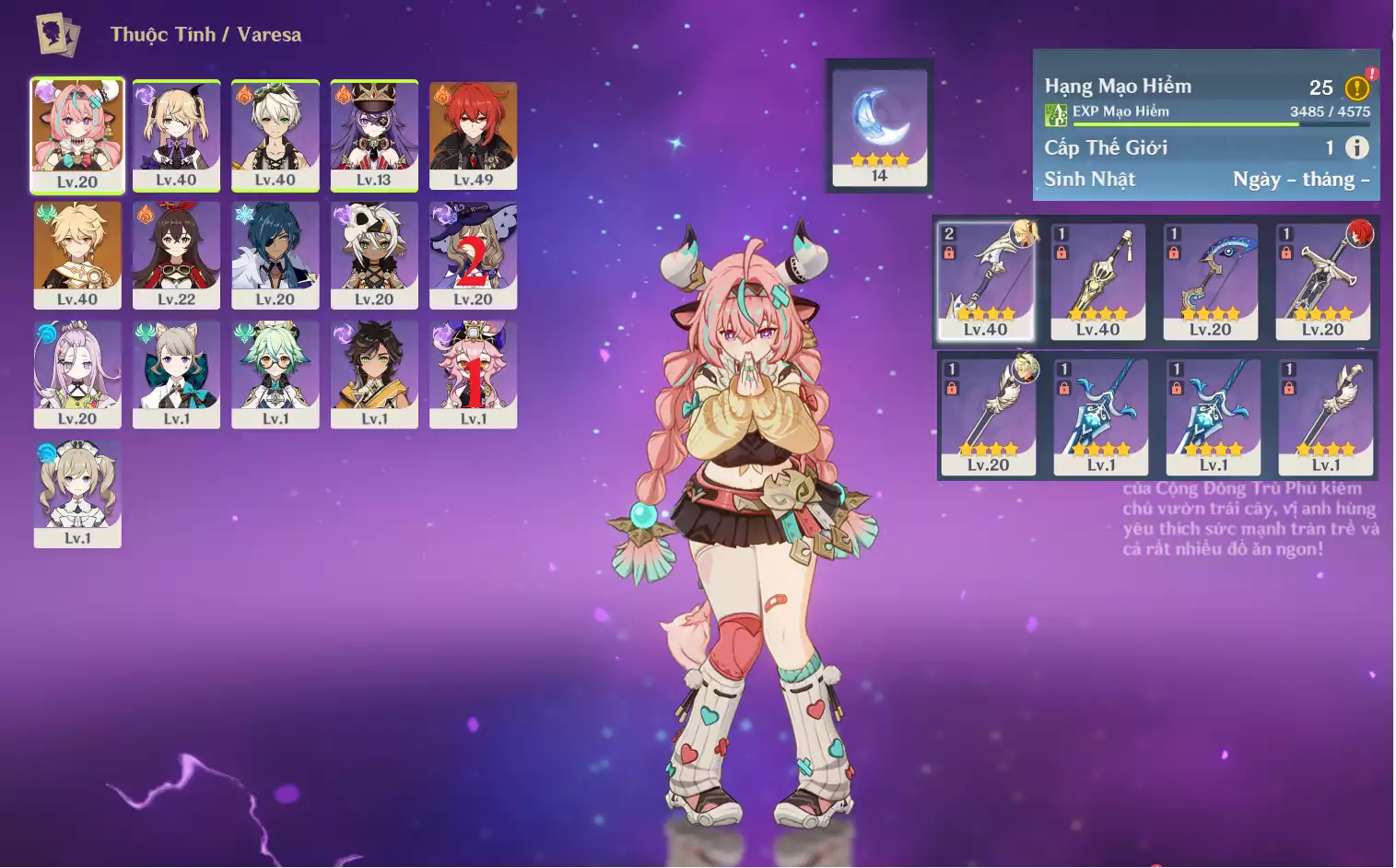The width and height of the screenshot is (1396, 868).
Task: Open the Diluc Lv.49 character card
Action: pyautogui.click(x=473, y=135)
